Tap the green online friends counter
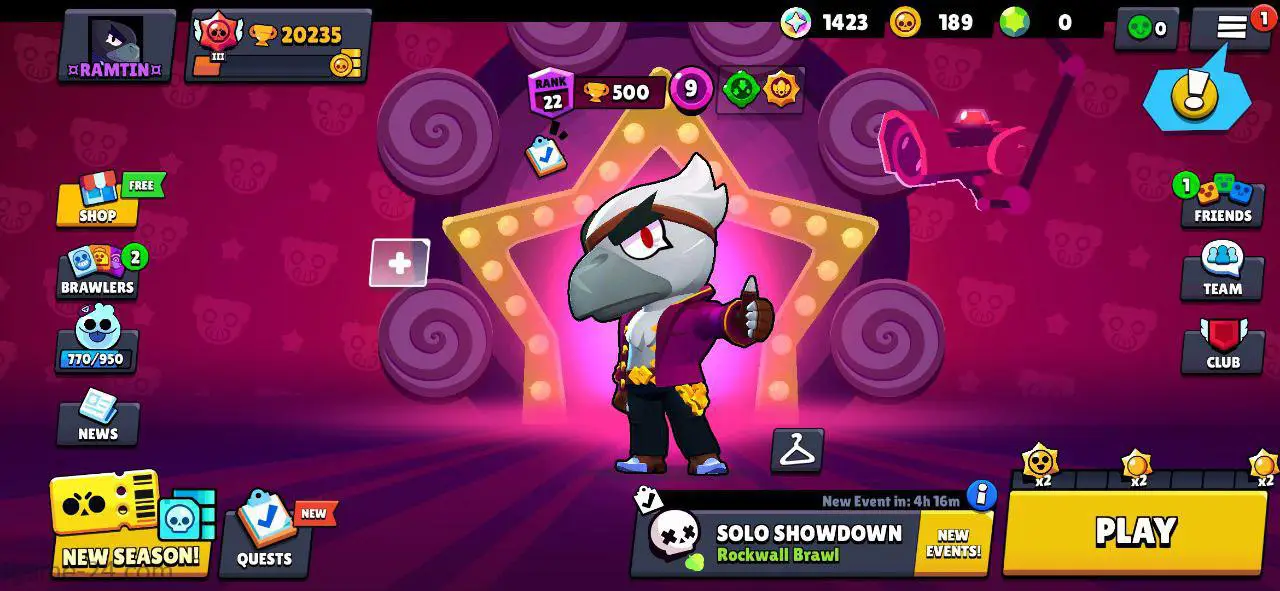Viewport: 1280px width, 591px height. click(x=1147, y=28)
